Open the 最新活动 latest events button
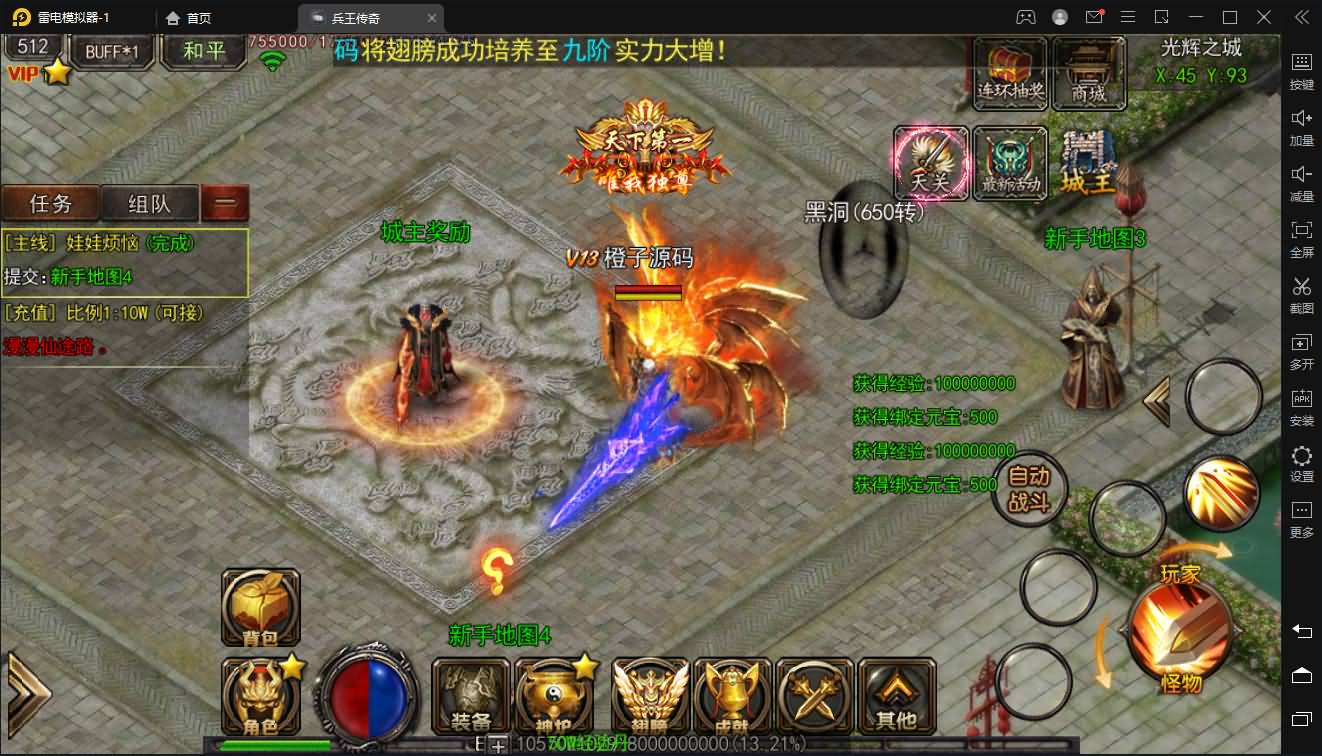Screen dimensions: 1322x756 [x=1010, y=163]
